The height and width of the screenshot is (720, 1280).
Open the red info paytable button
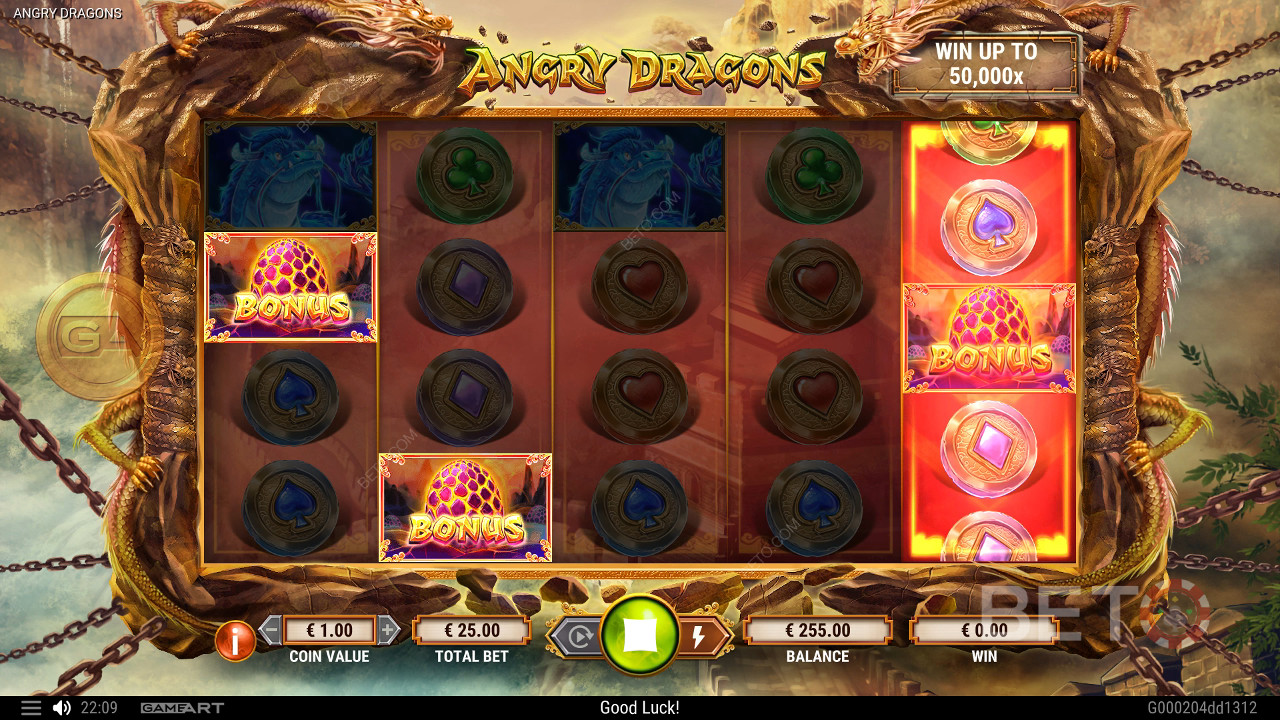tap(235, 641)
